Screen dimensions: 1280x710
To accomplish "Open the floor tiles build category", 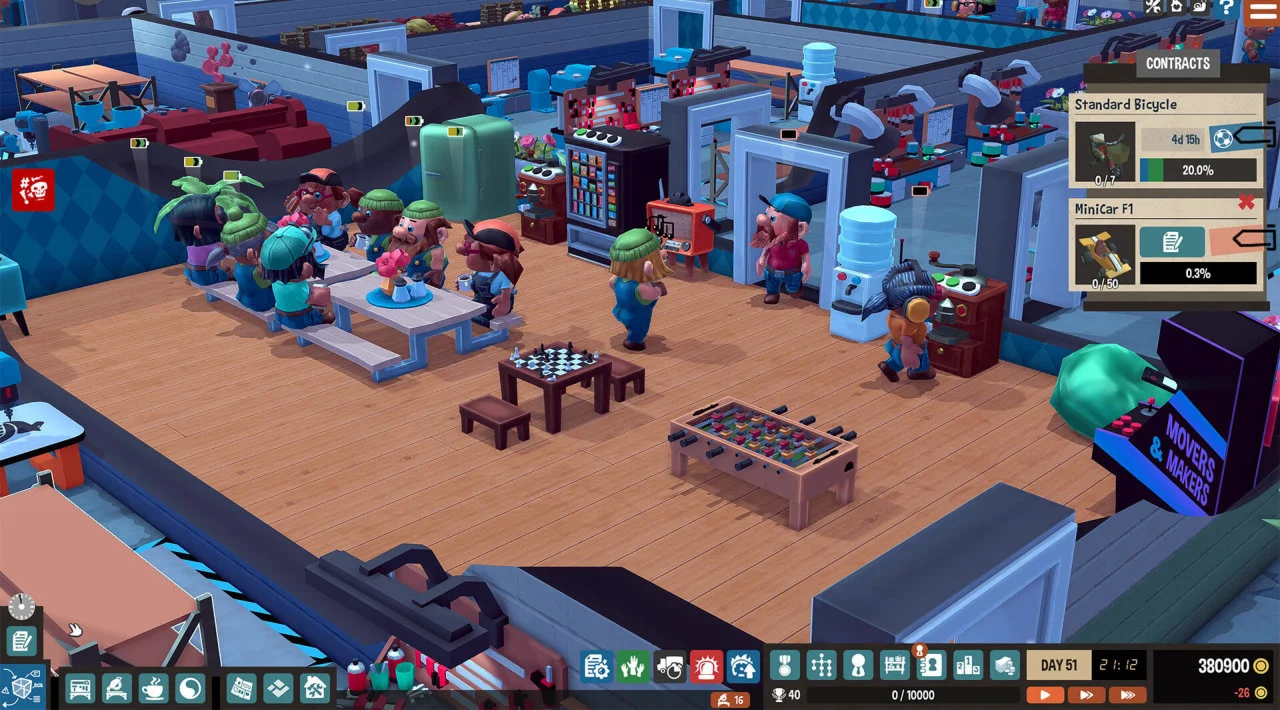I will (278, 688).
